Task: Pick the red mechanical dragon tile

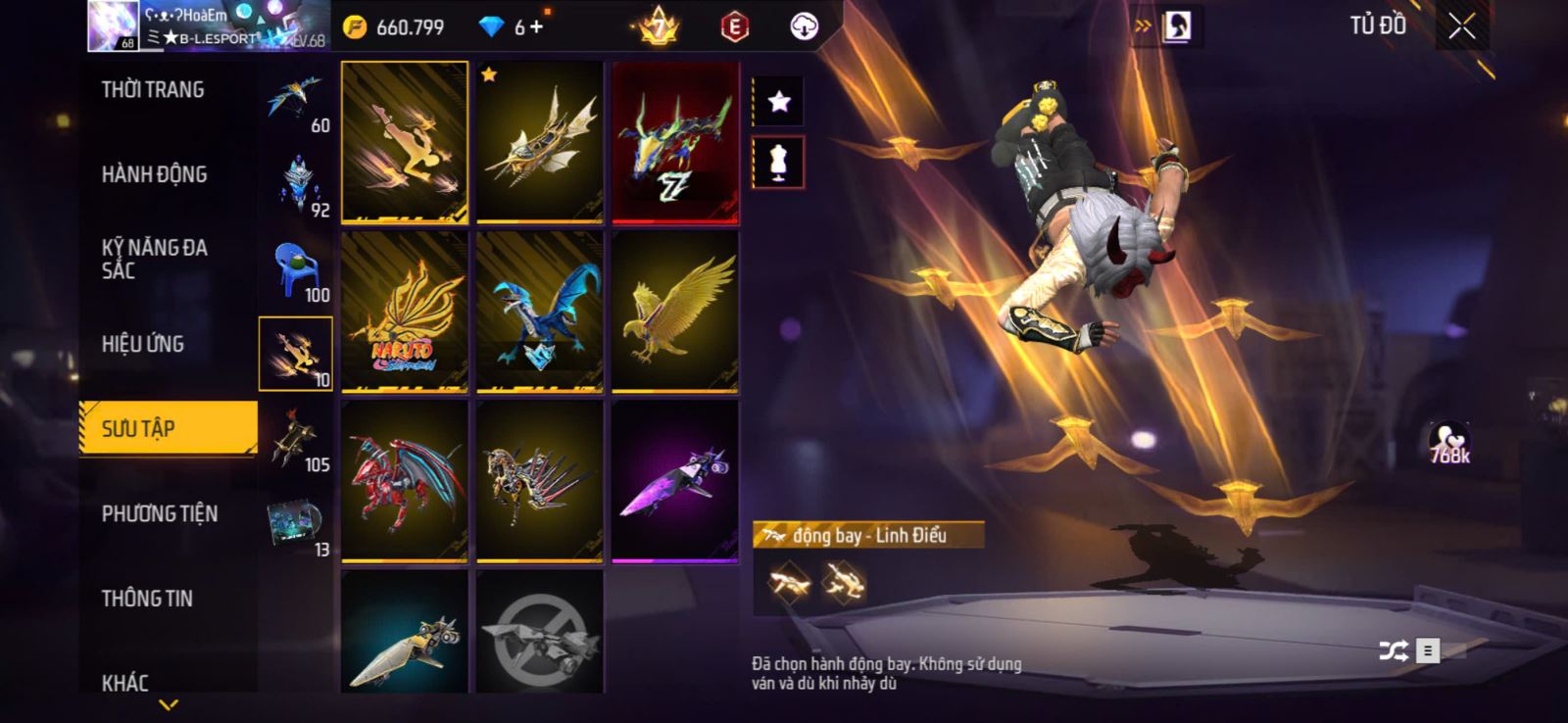Action: click(404, 481)
